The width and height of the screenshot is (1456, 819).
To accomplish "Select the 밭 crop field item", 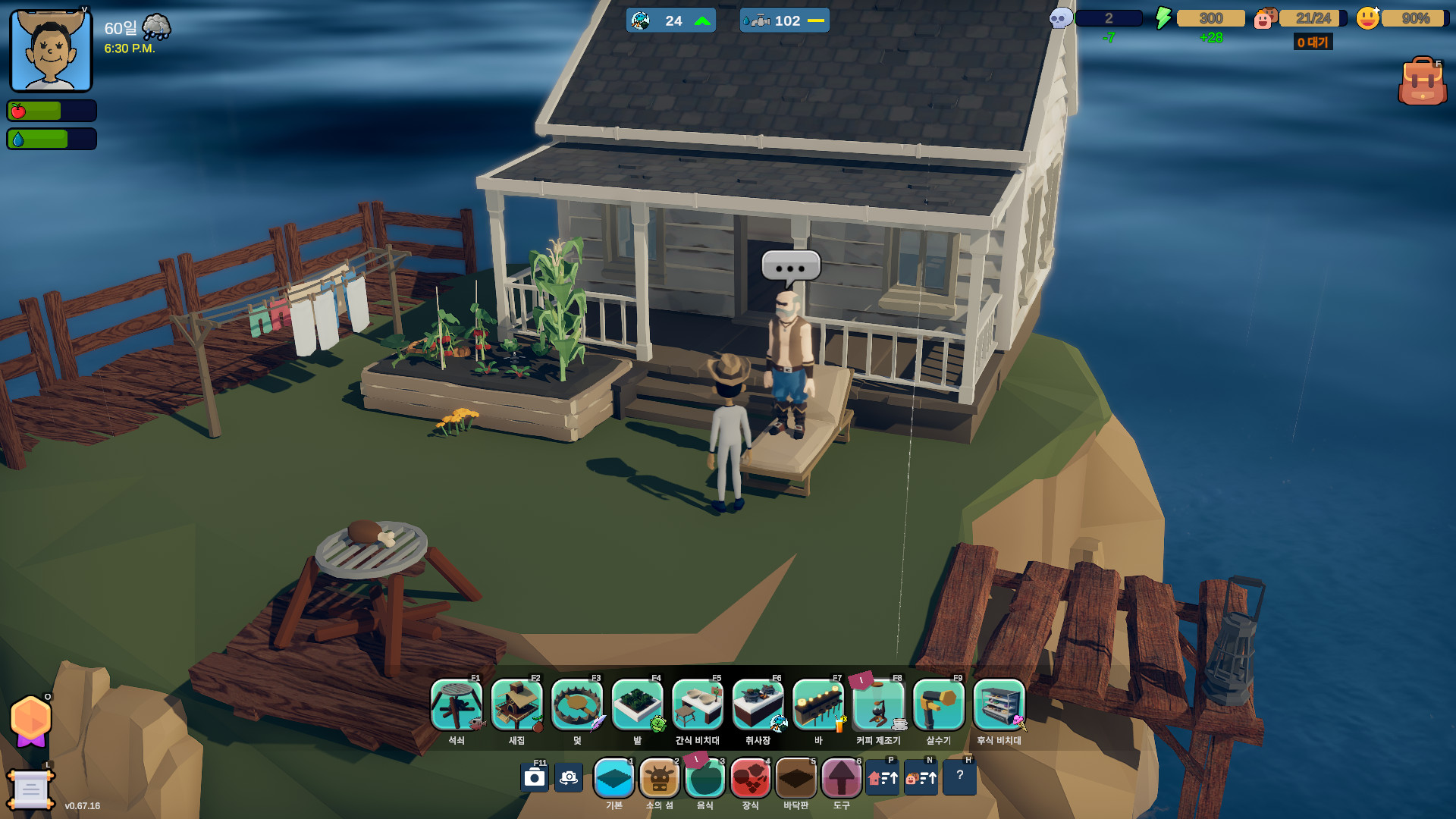I will point(637,705).
